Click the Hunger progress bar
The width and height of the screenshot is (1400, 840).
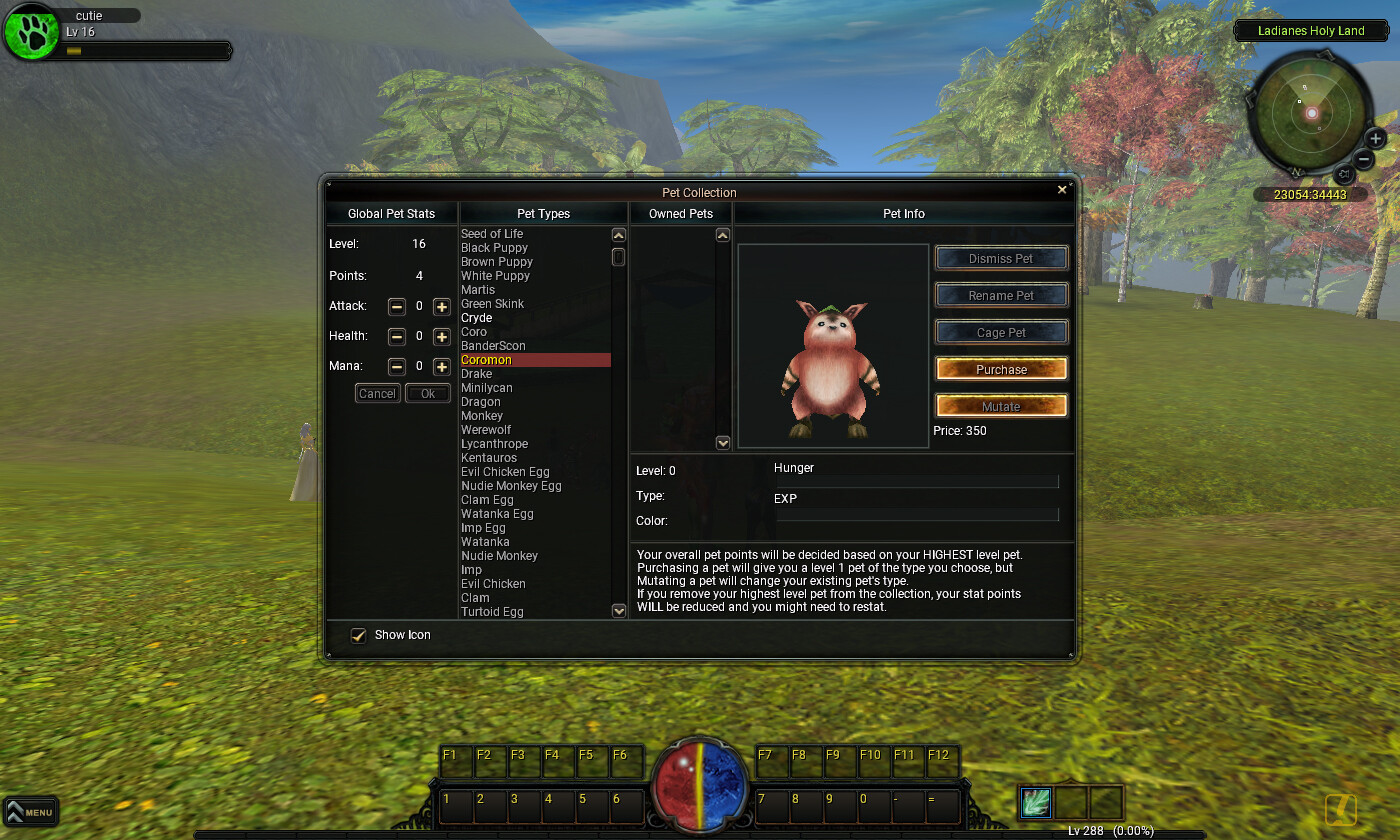click(x=916, y=482)
